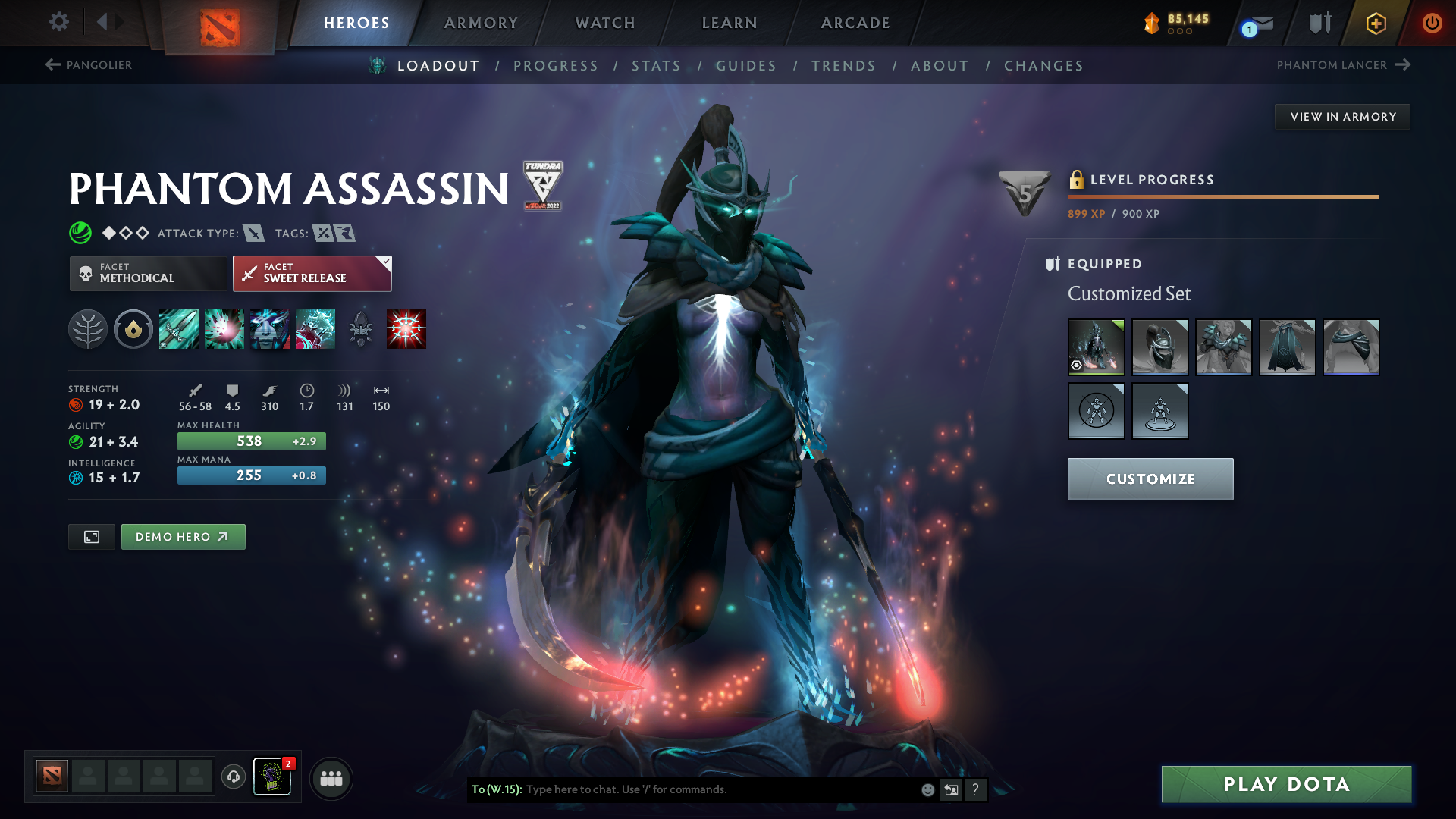Open the talent tree icon
1456x819 pixels.
88,328
